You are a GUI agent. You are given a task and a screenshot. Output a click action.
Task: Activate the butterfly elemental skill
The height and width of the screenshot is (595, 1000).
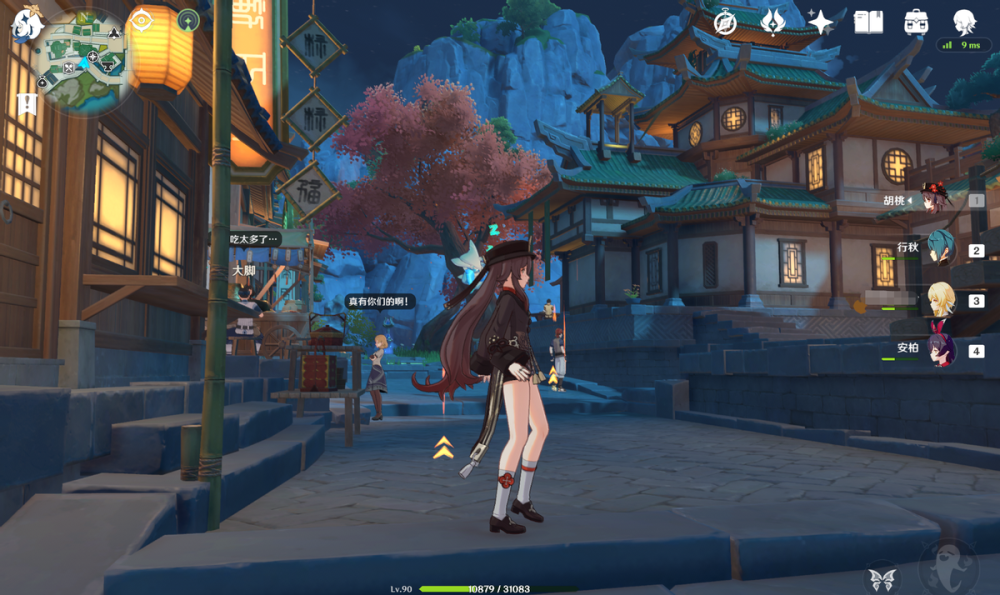click(x=880, y=578)
